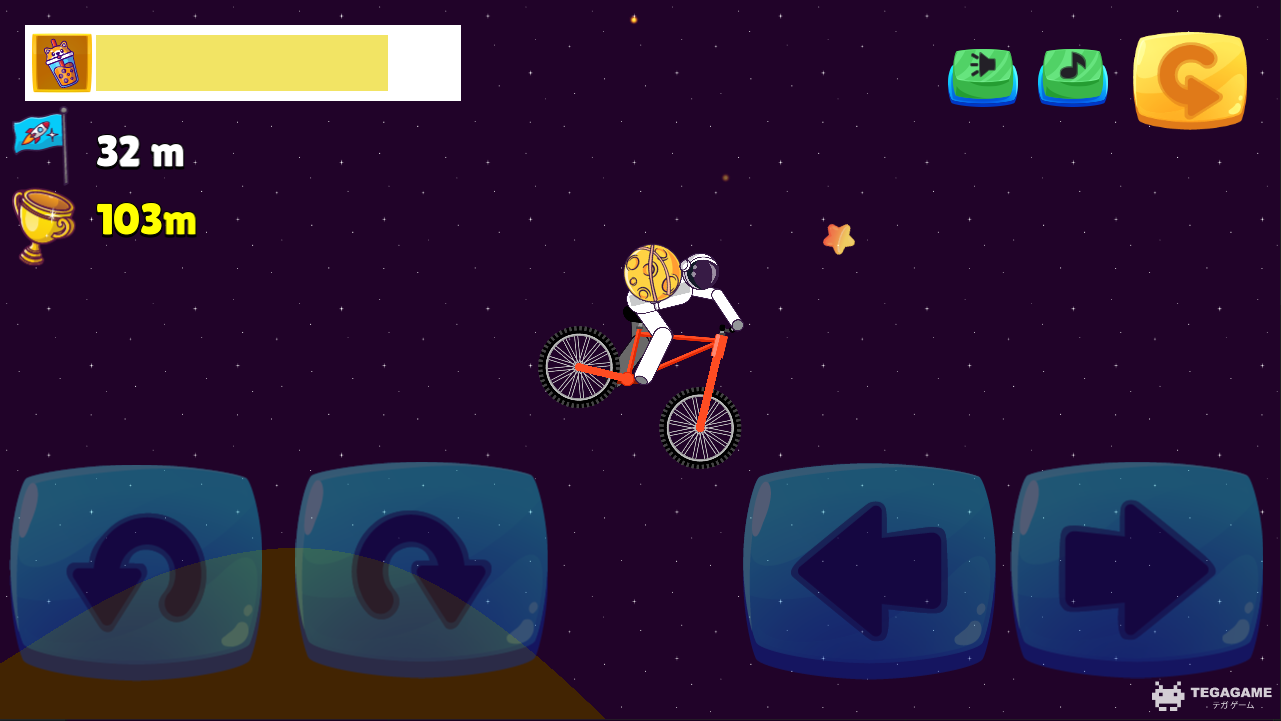Hit the left arrow brake button
1281x721 pixels.
(x=869, y=570)
